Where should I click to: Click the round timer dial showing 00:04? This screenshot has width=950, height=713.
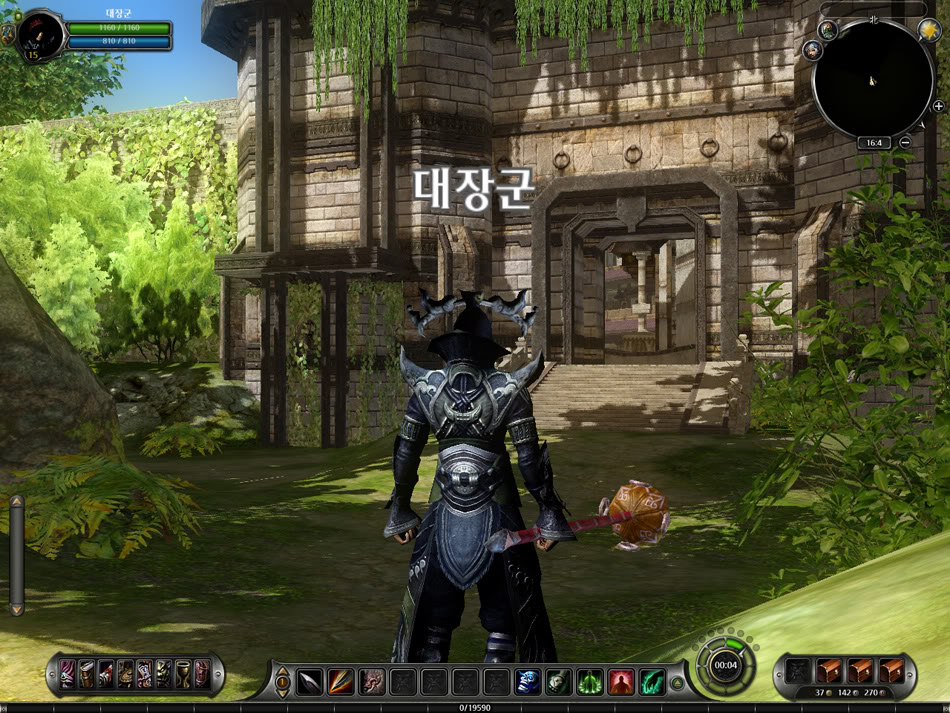pyautogui.click(x=725, y=665)
